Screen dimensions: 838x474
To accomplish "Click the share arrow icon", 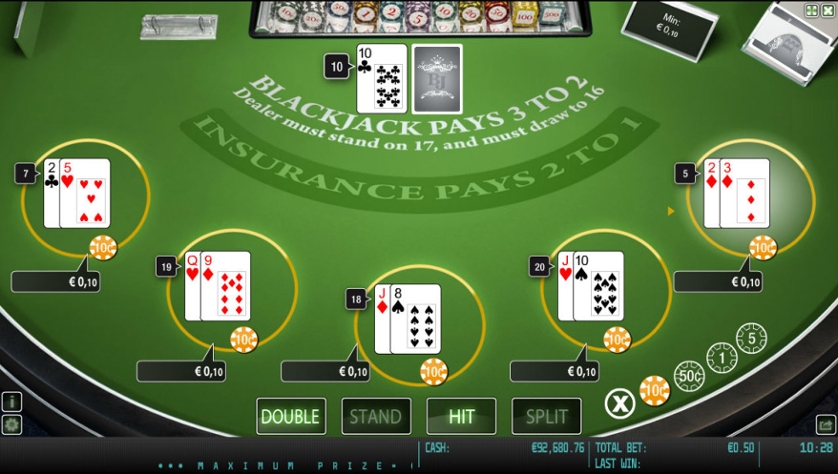I will (826, 425).
